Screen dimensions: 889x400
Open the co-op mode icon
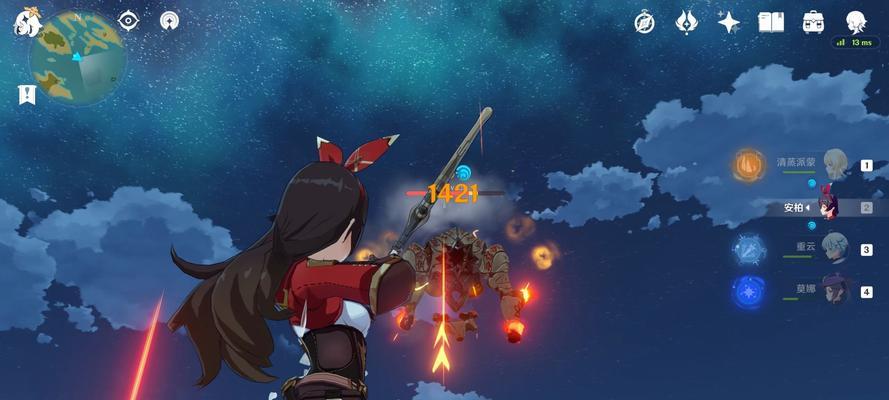click(x=170, y=21)
